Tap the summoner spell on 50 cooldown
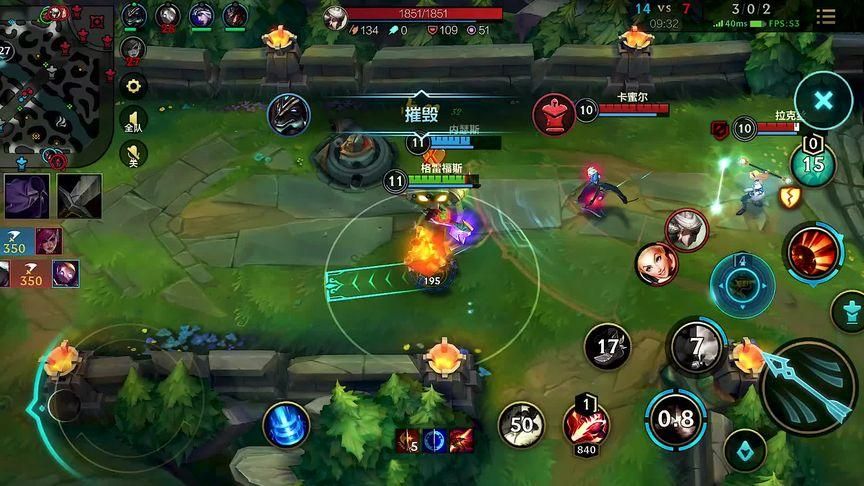 tap(521, 424)
